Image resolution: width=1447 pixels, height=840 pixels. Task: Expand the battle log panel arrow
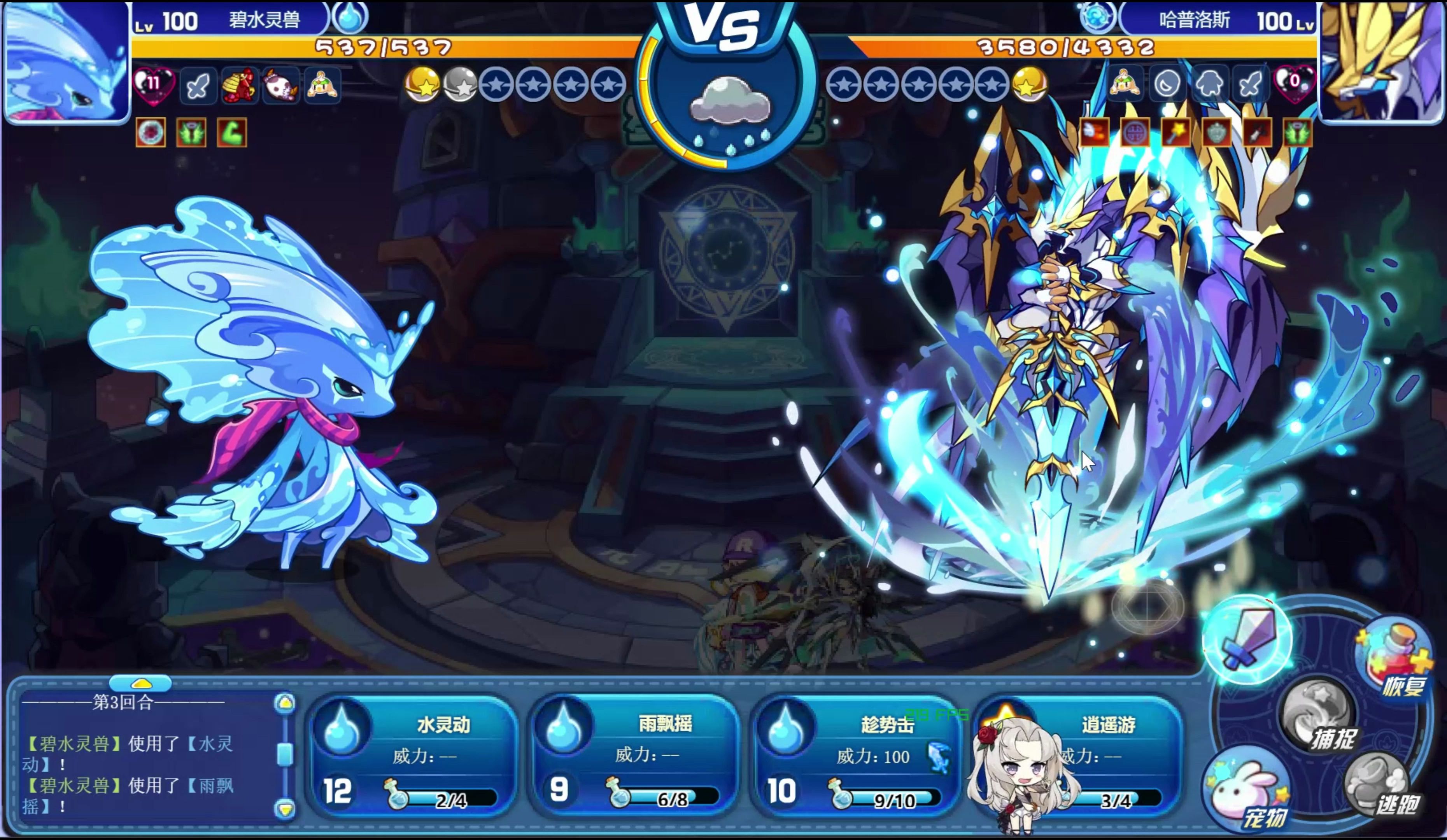click(141, 683)
